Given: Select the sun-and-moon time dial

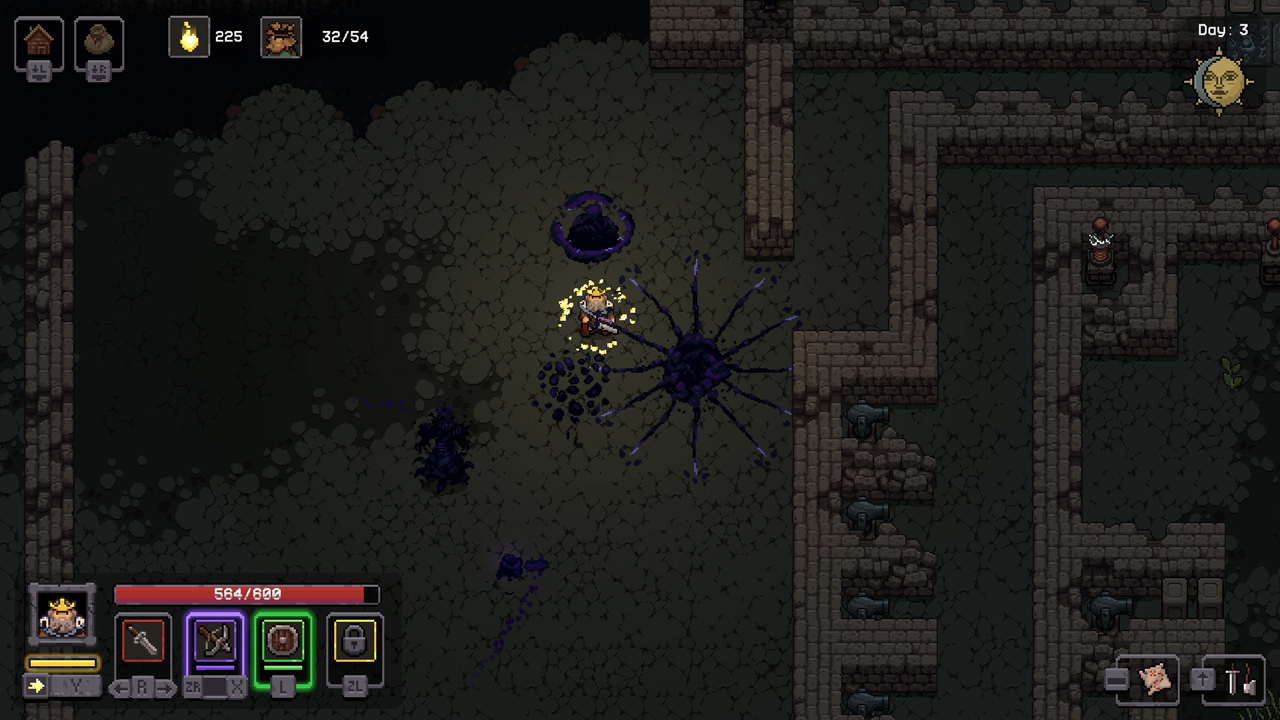Looking at the screenshot, I should (1222, 82).
